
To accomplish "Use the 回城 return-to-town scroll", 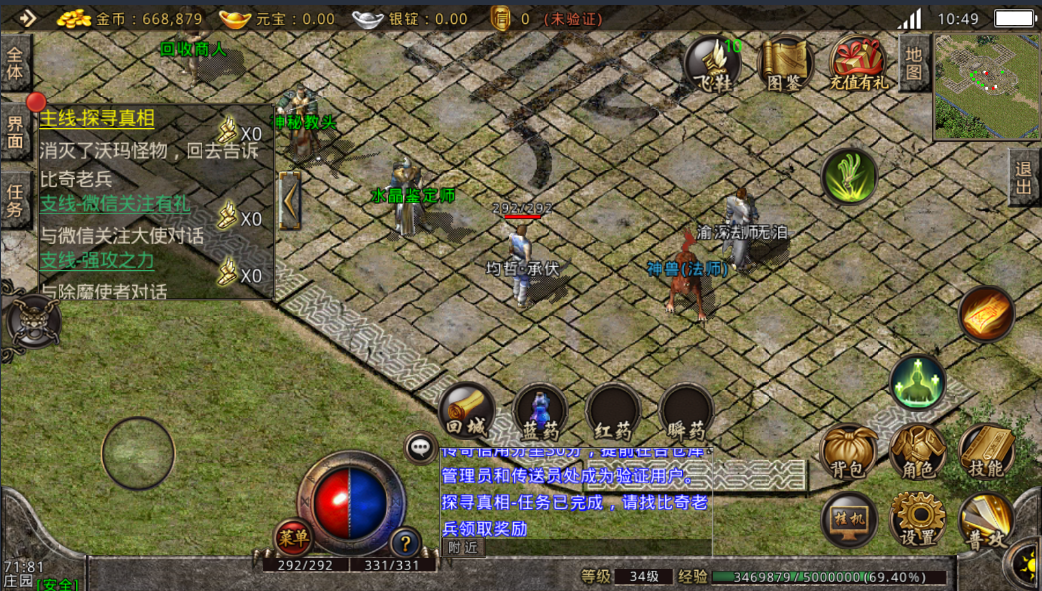I will [x=466, y=411].
